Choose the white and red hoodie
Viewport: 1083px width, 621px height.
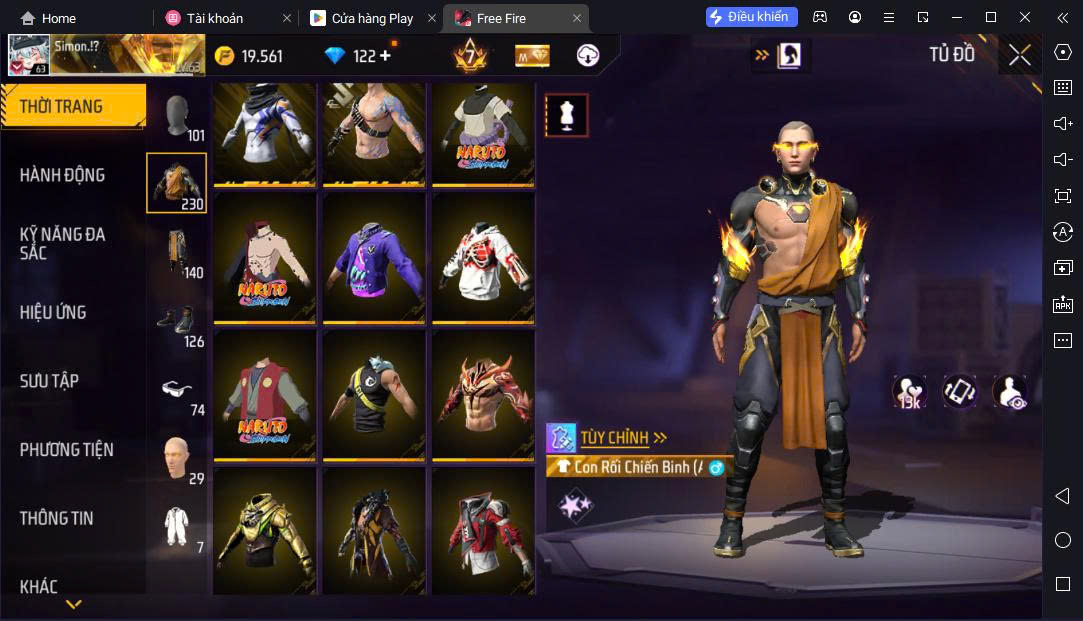[x=483, y=256]
